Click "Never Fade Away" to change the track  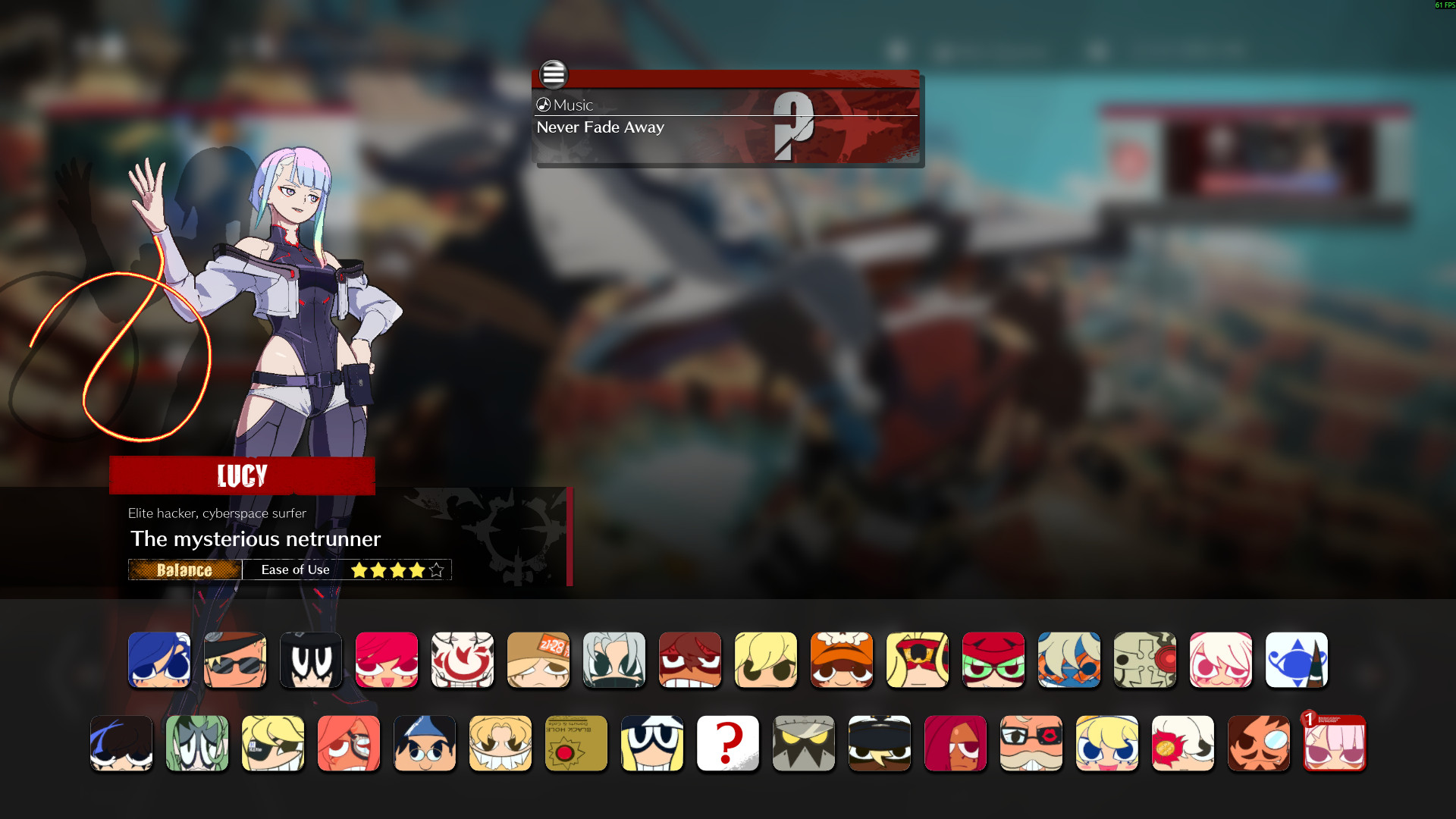point(599,127)
